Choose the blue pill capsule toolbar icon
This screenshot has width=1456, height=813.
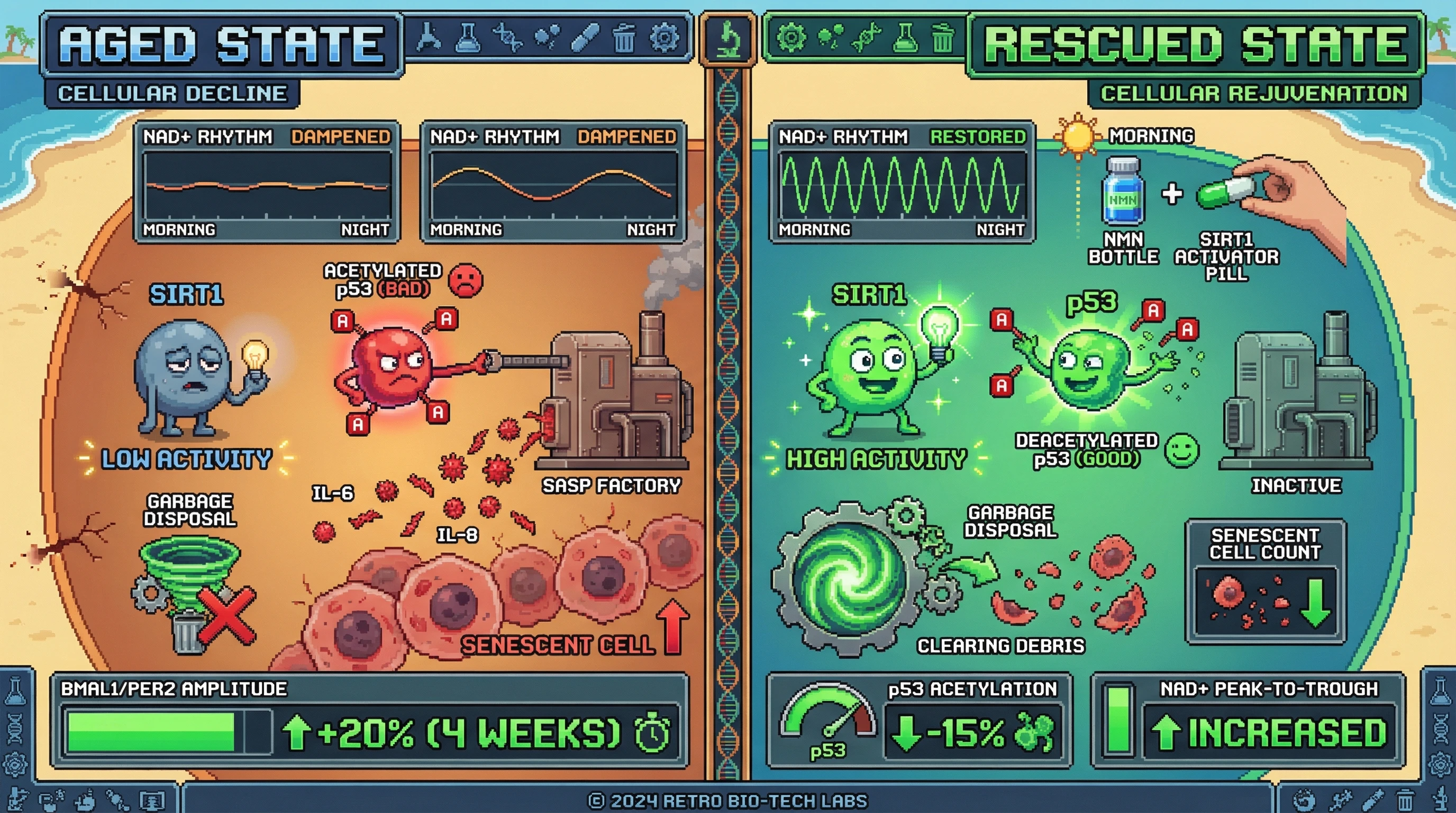point(585,38)
